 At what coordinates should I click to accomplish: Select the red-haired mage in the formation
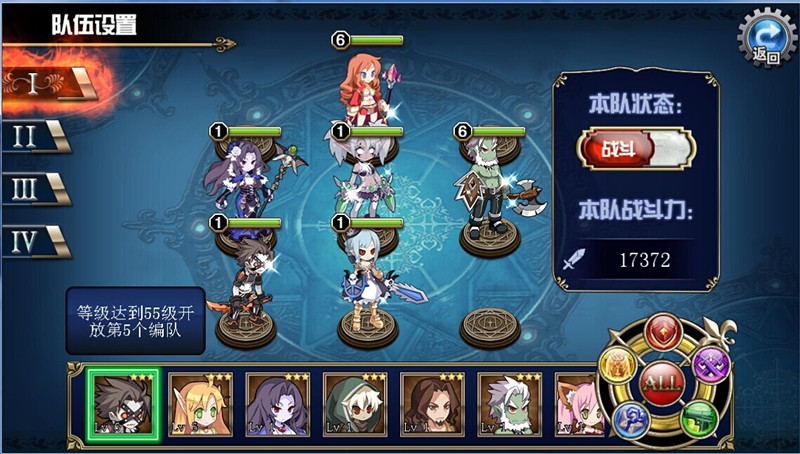coord(367,85)
